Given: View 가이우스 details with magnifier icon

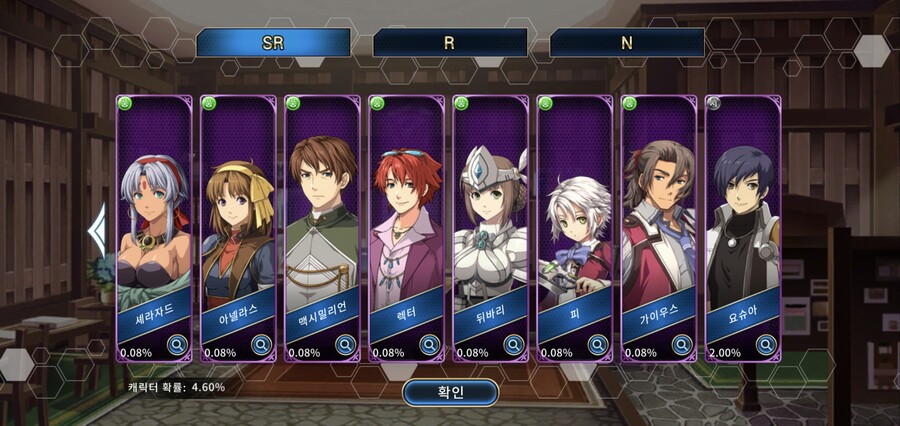Looking at the screenshot, I should (681, 345).
